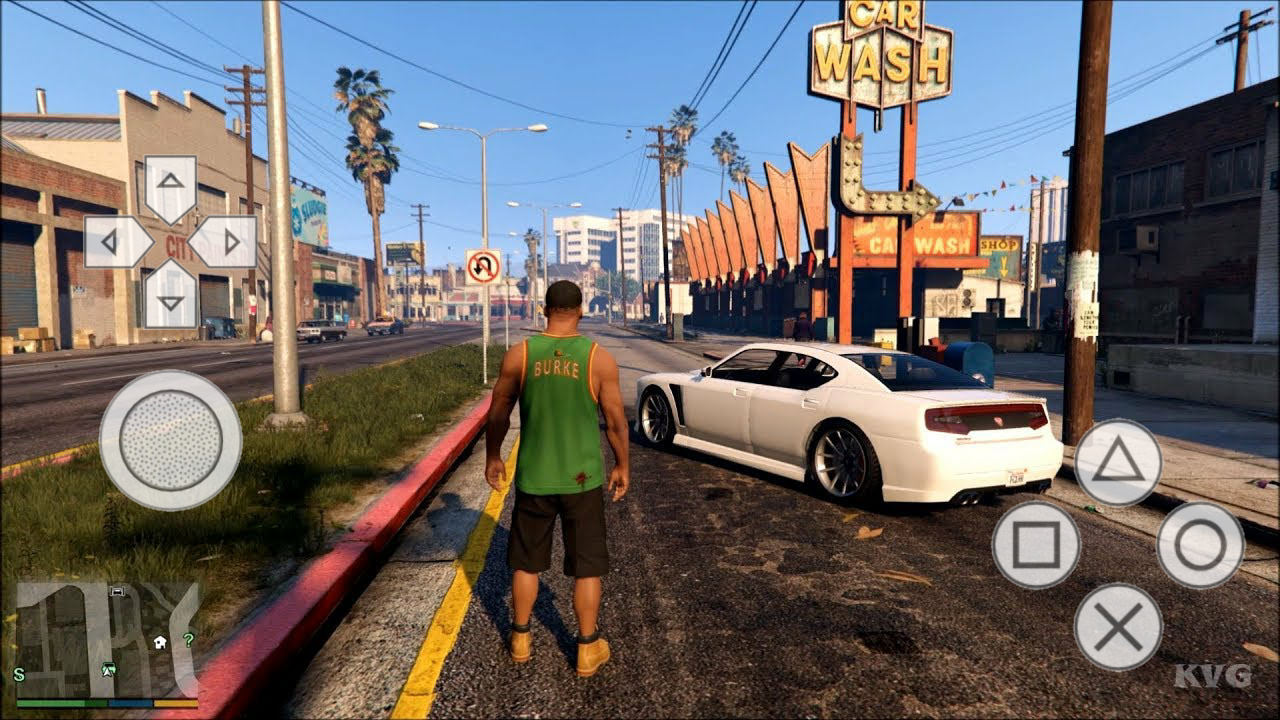This screenshot has height=720, width=1280.
Task: Tap the S compass indicator on the minimap
Action: pyautogui.click(x=18, y=673)
